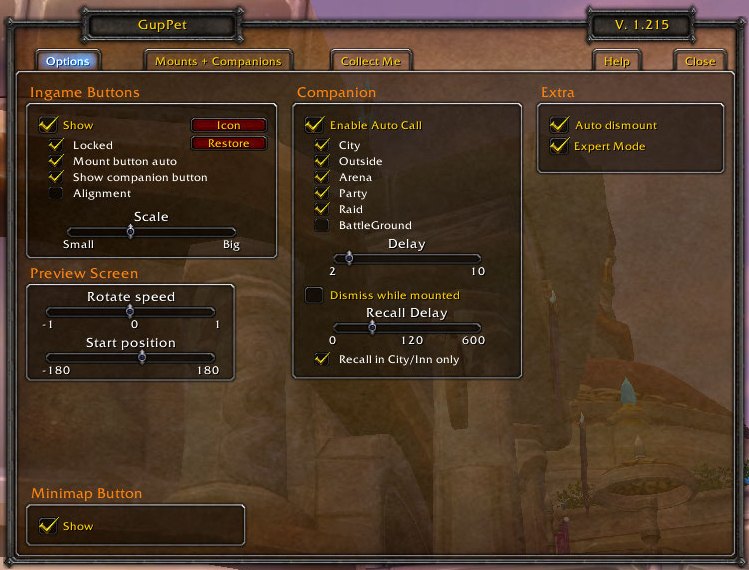
Task: Disable Auto dismount
Action: (x=559, y=125)
